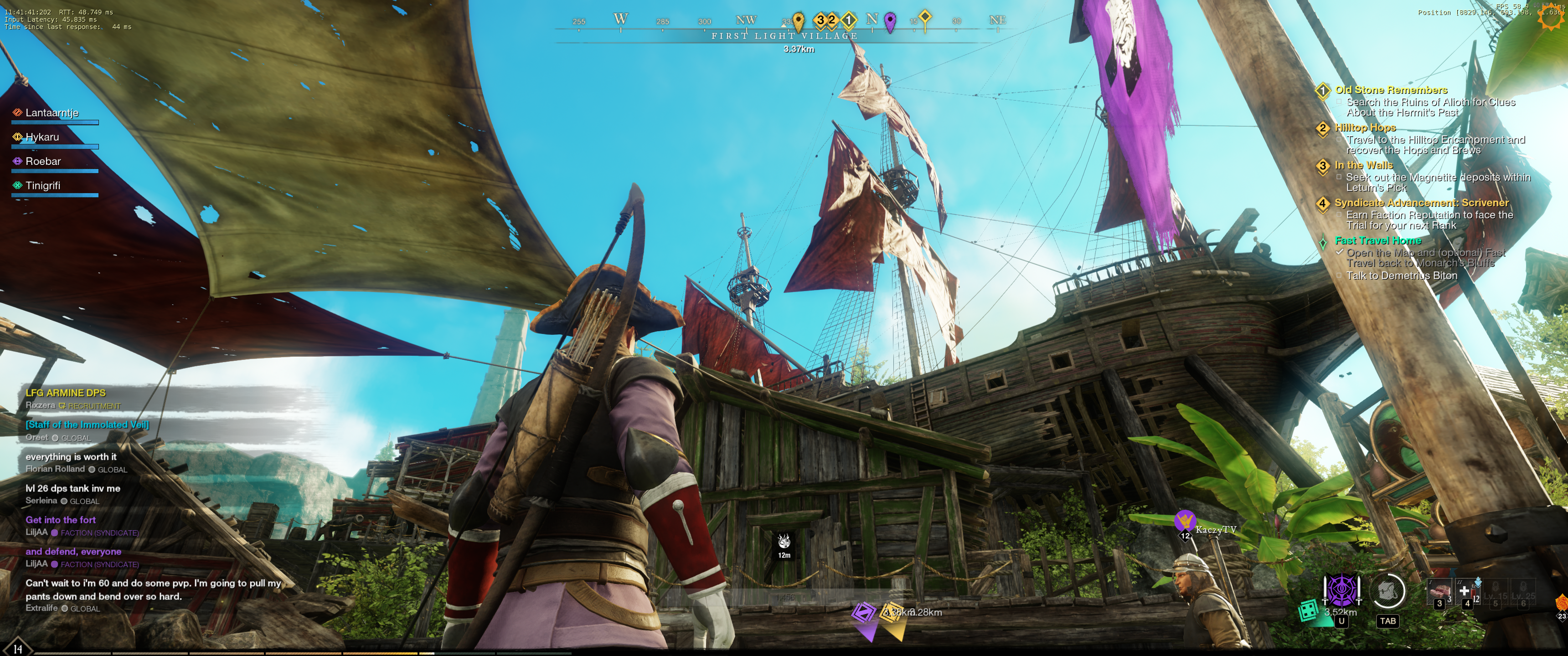This screenshot has height=656, width=1568.
Task: Select group member Lantaarntje
Action: (52, 113)
